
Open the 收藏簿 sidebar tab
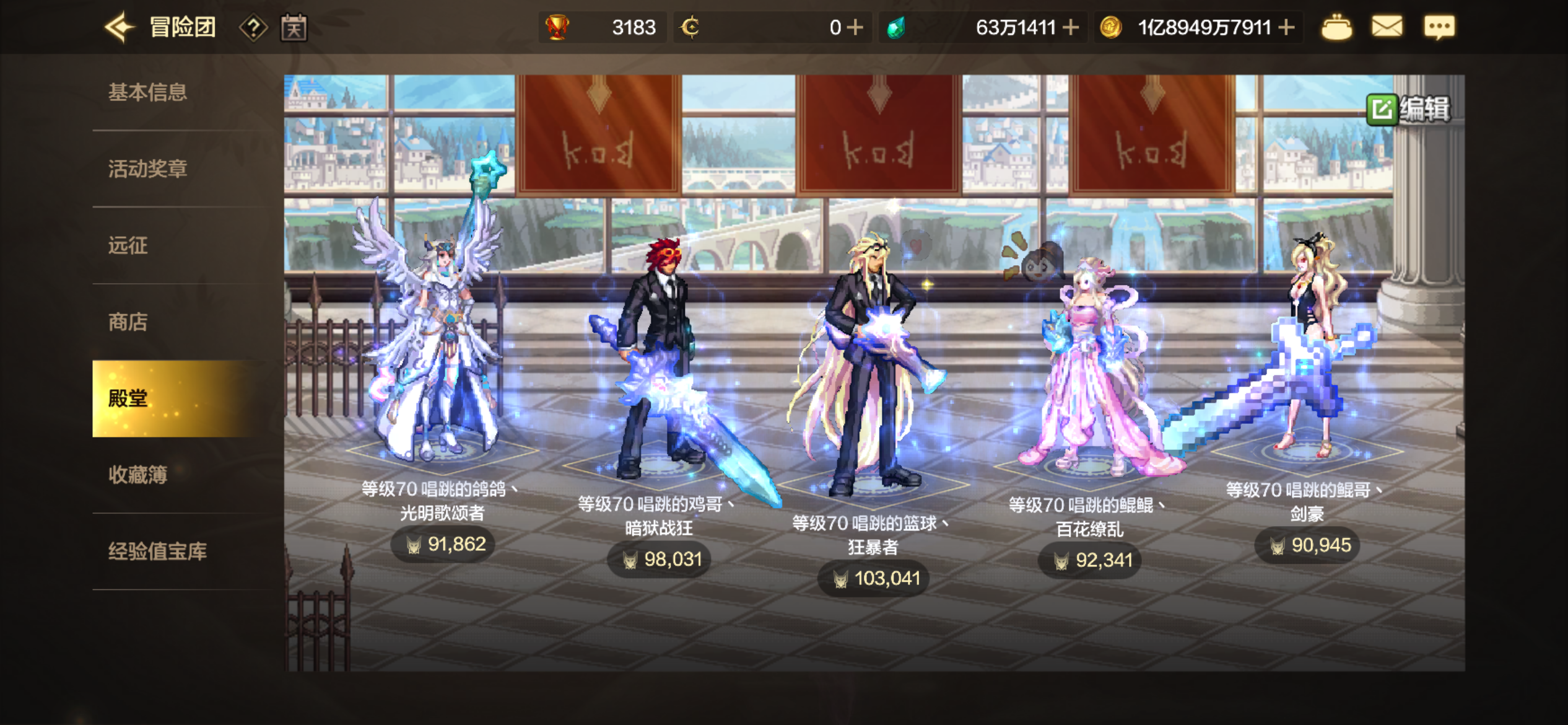(x=139, y=475)
